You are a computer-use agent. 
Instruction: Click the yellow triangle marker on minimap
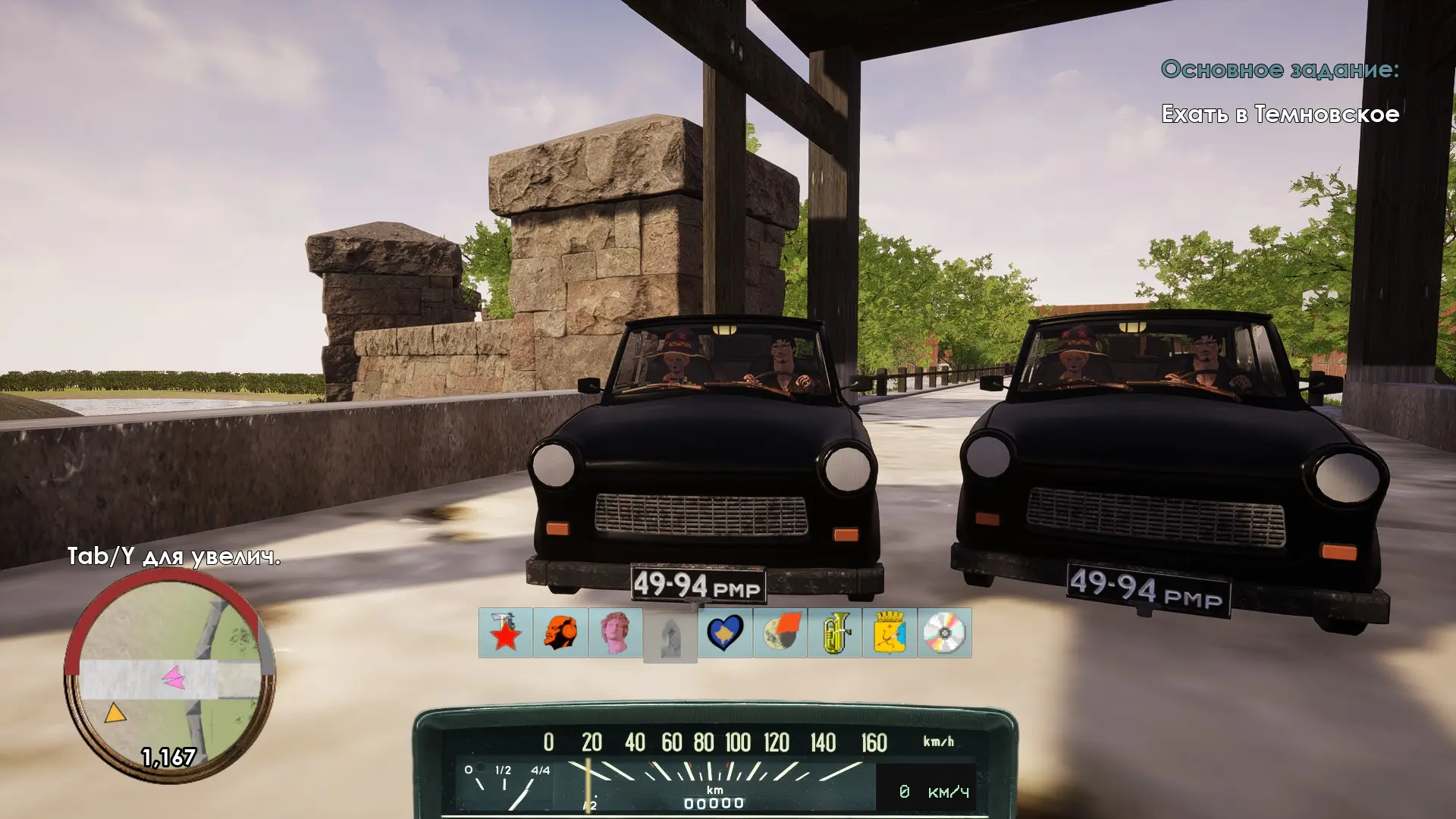tap(115, 714)
